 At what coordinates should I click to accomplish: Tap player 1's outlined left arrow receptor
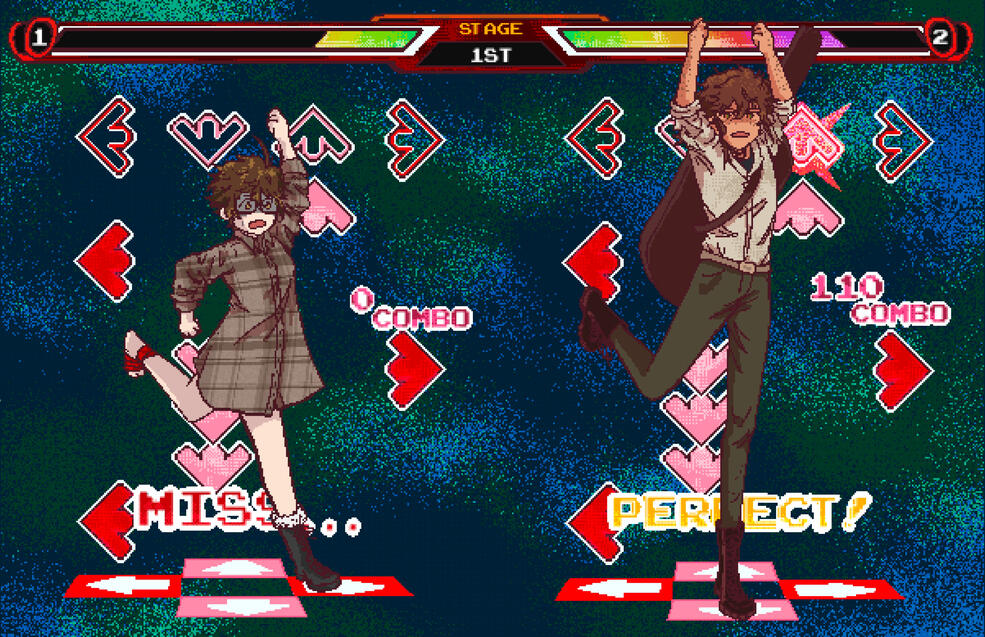pos(107,138)
